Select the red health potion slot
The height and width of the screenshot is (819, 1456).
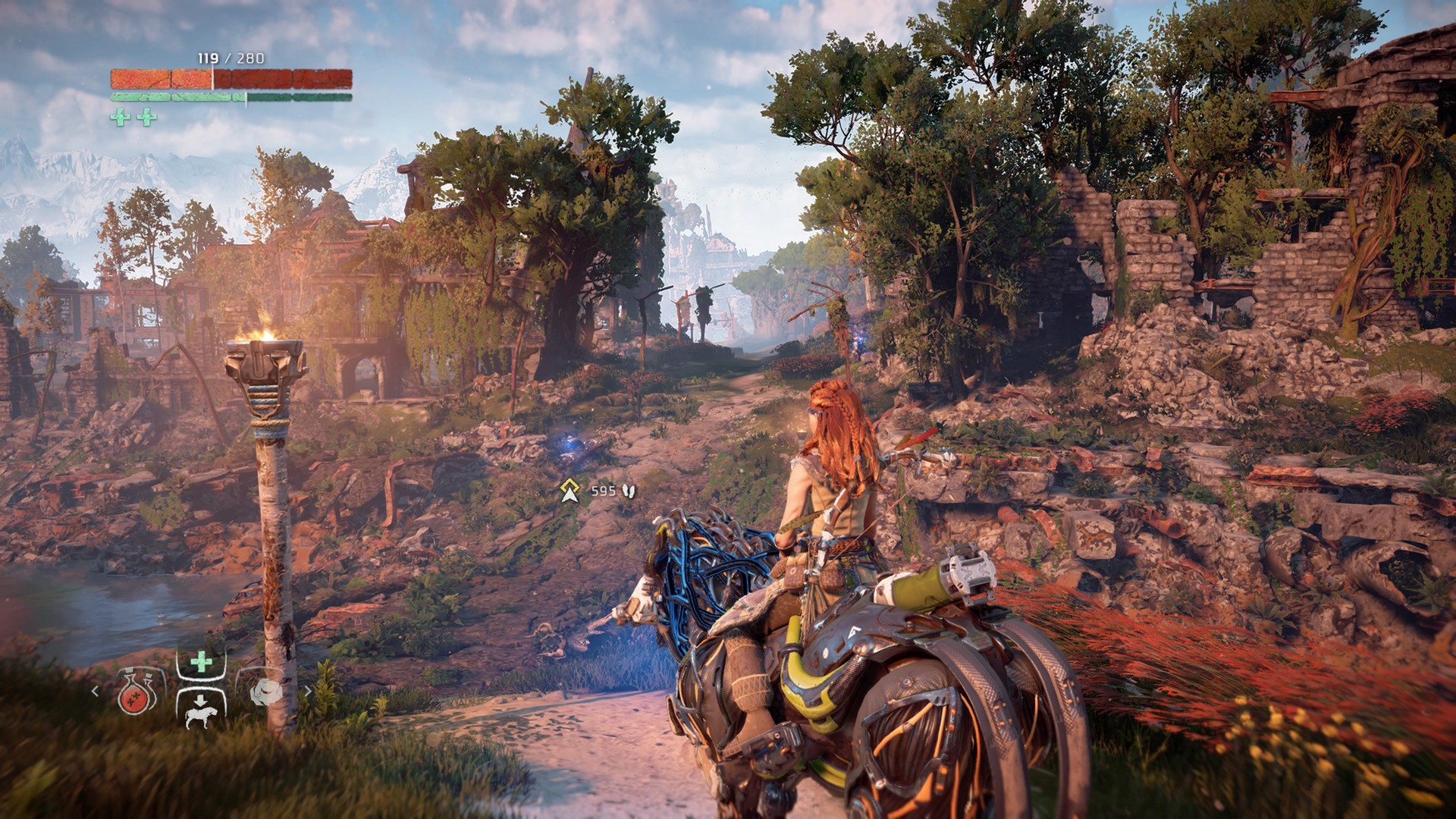(138, 692)
